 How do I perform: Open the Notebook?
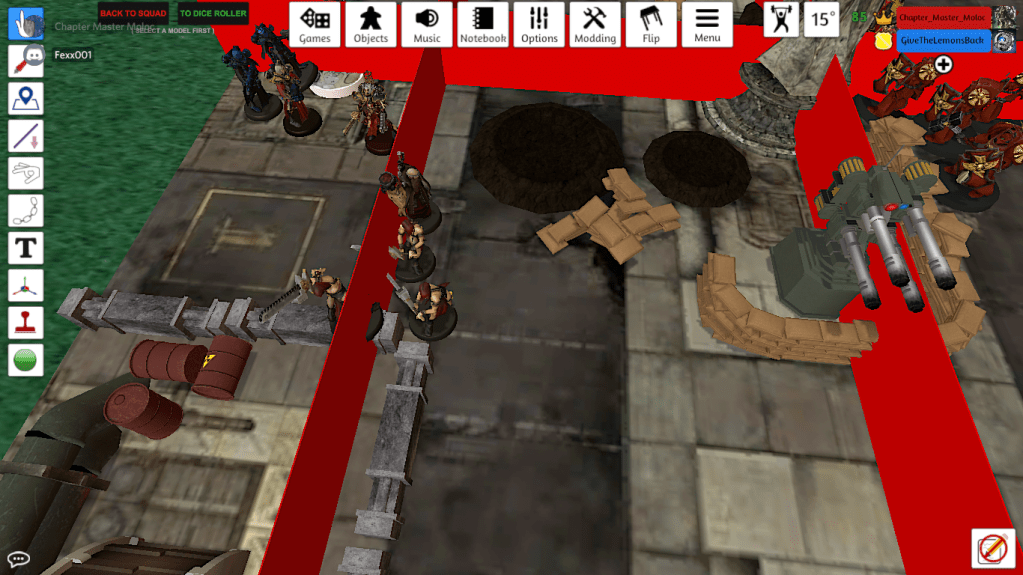(x=483, y=24)
